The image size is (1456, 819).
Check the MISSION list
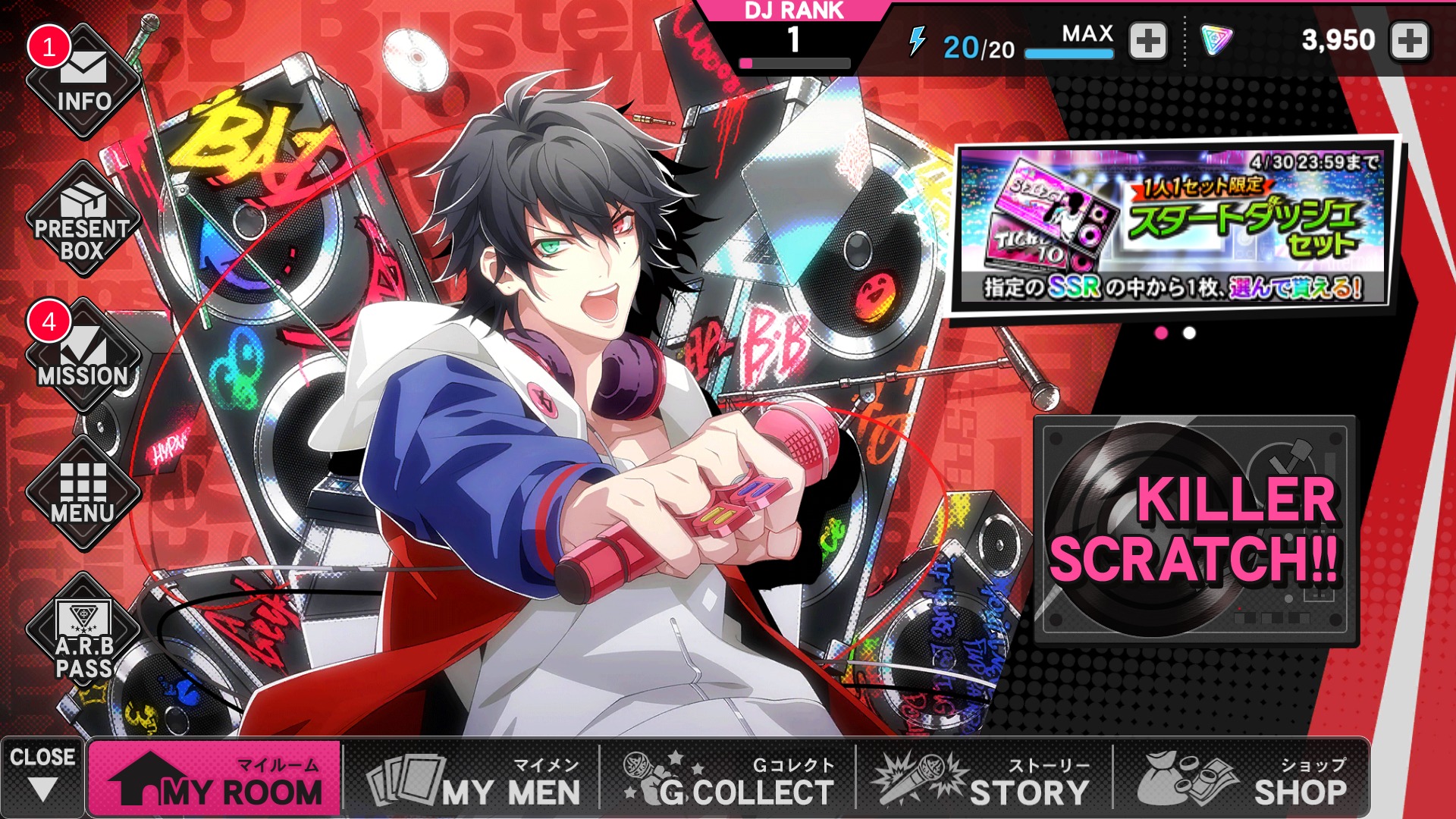(x=83, y=357)
